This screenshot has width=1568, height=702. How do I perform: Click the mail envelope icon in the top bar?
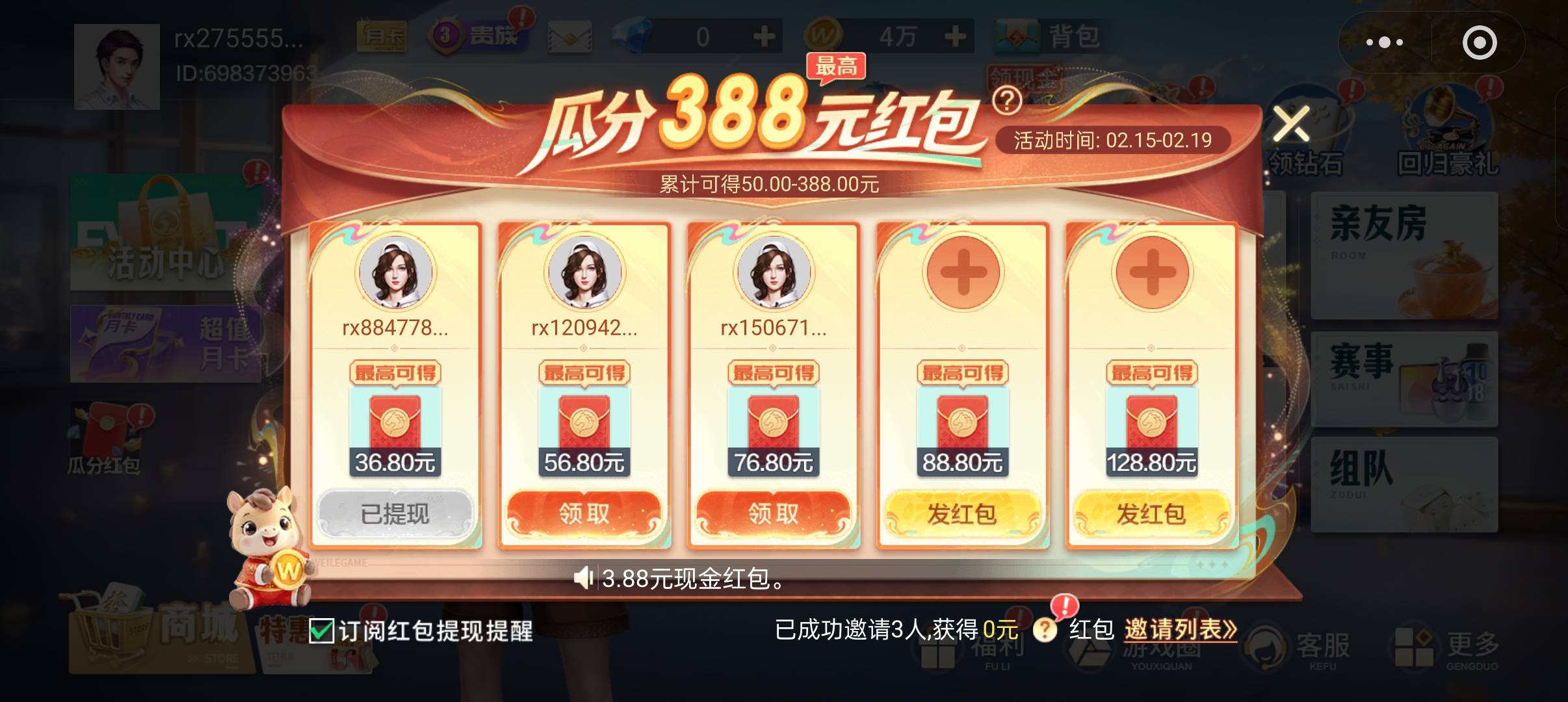click(x=568, y=36)
